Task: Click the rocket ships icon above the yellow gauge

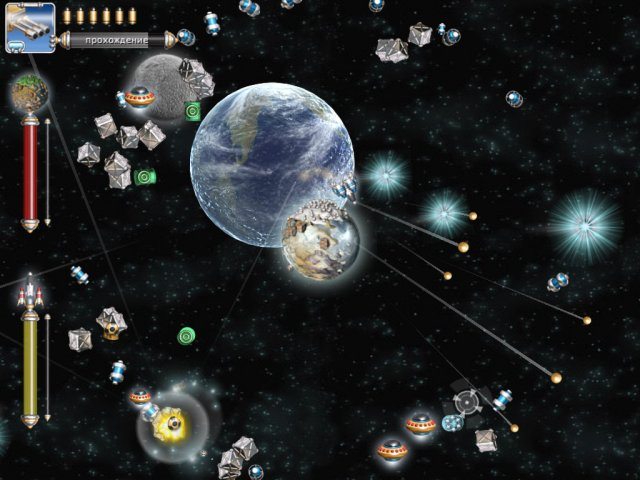Action: point(30,294)
